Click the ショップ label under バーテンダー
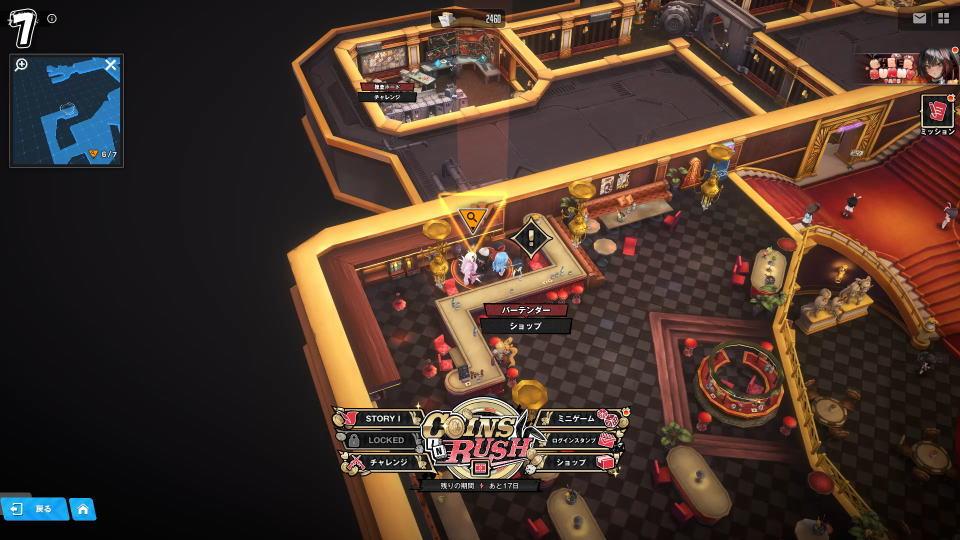The width and height of the screenshot is (960, 540). pyautogui.click(x=525, y=326)
